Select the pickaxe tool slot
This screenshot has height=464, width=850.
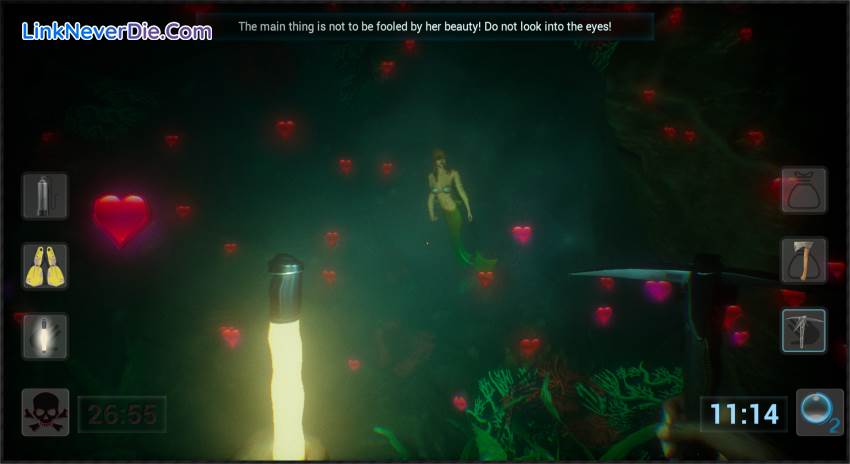pyautogui.click(x=803, y=331)
